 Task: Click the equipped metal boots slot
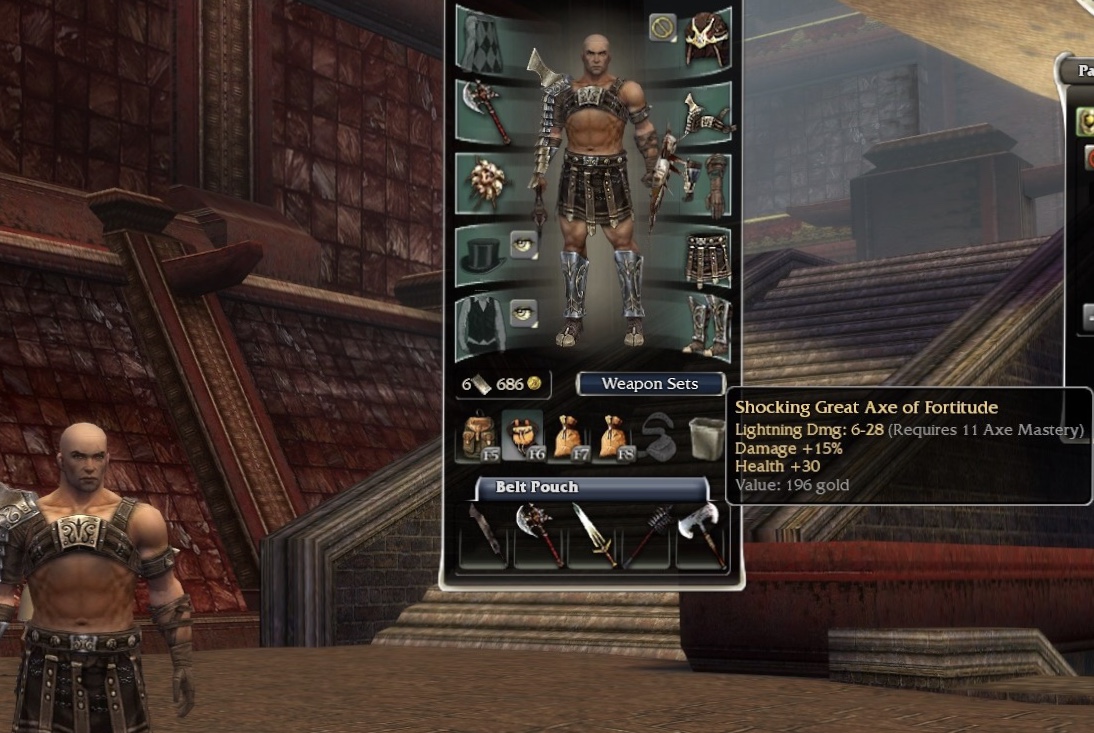tap(706, 326)
